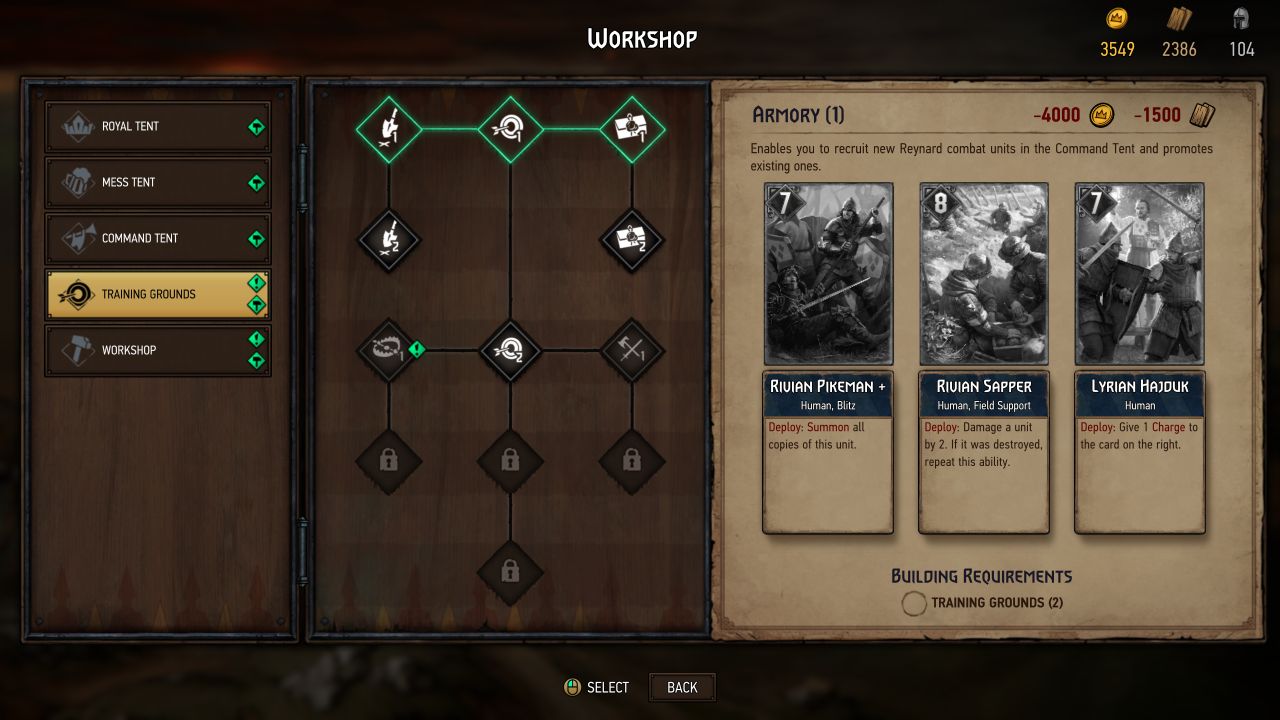Select the bear trap level 1 node
This screenshot has height=720, width=1280.
pyautogui.click(x=389, y=351)
